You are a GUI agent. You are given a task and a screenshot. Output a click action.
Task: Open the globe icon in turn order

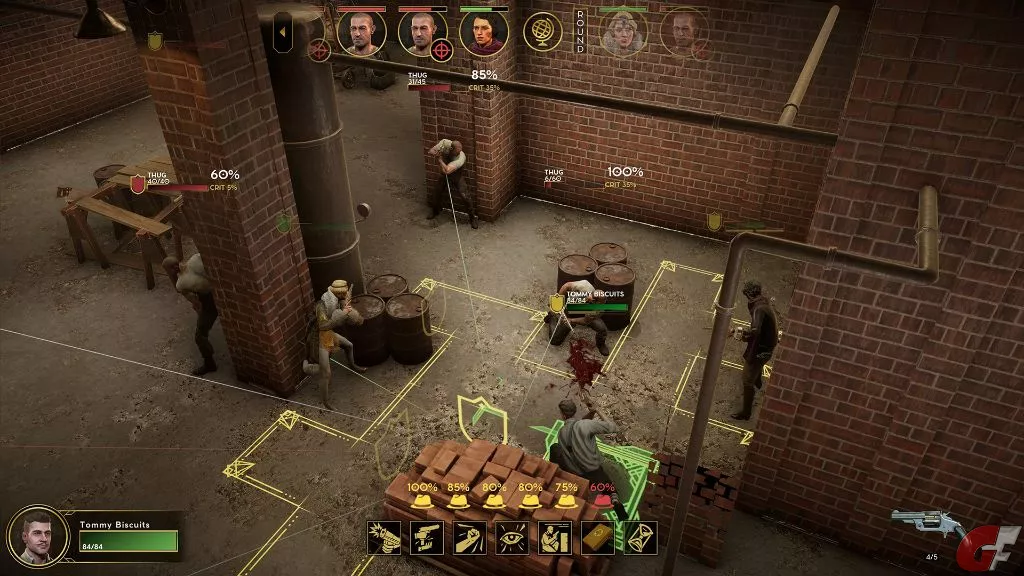(x=543, y=32)
